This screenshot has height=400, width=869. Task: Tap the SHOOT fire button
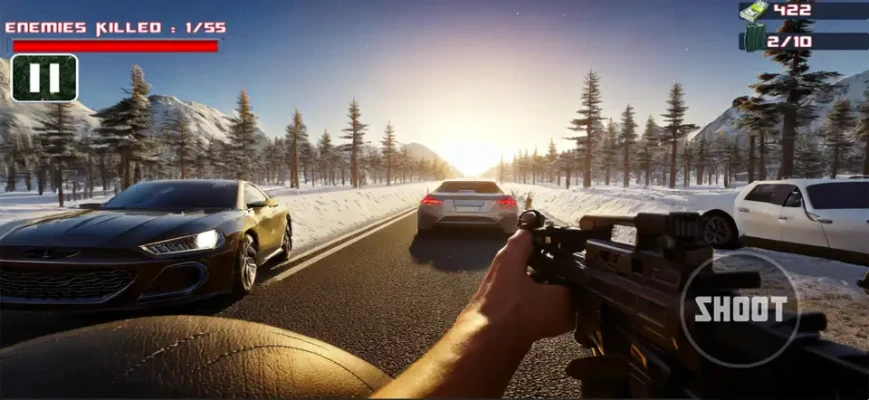click(740, 308)
